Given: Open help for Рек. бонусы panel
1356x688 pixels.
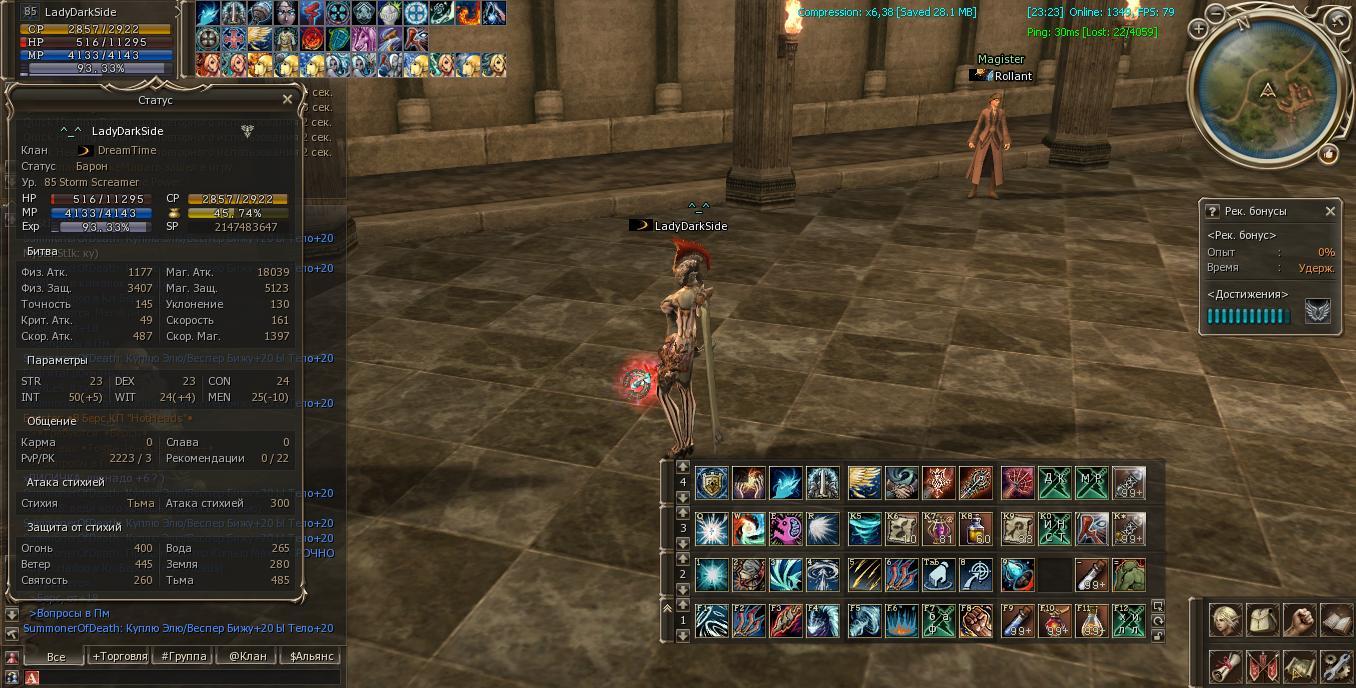Looking at the screenshot, I should click(1213, 211).
